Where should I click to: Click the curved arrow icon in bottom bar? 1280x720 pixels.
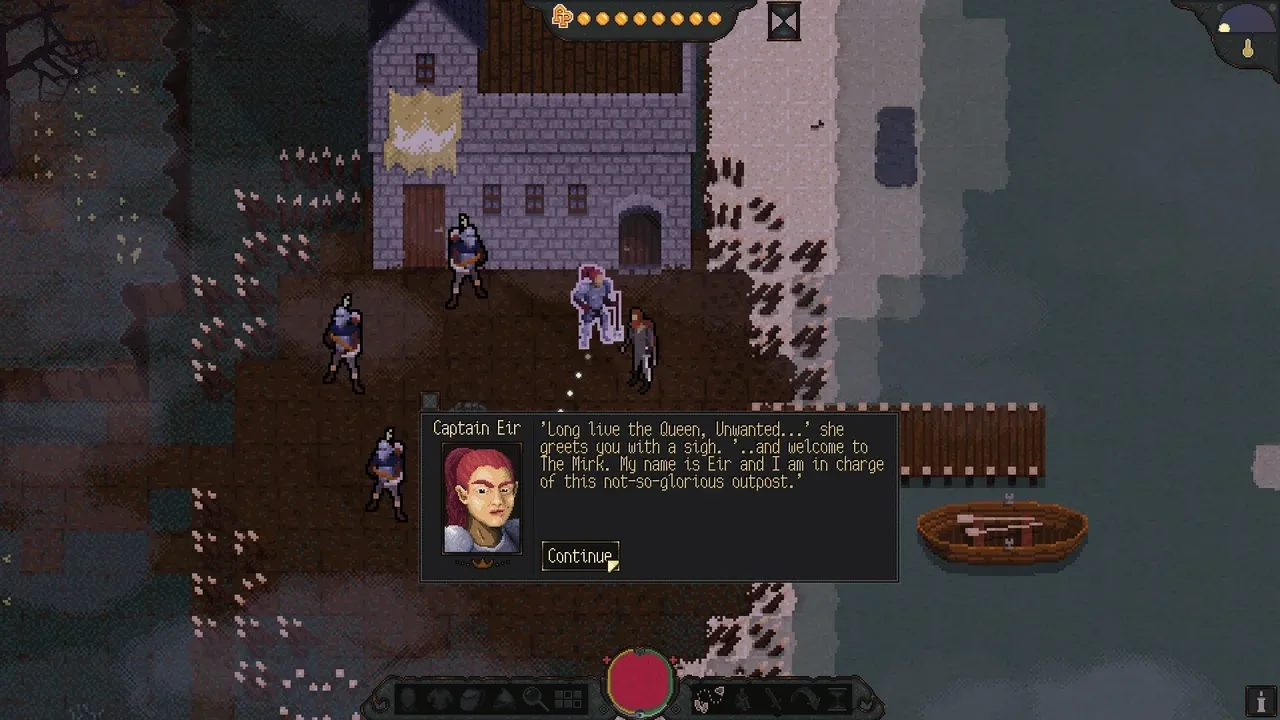pyautogui.click(x=805, y=699)
